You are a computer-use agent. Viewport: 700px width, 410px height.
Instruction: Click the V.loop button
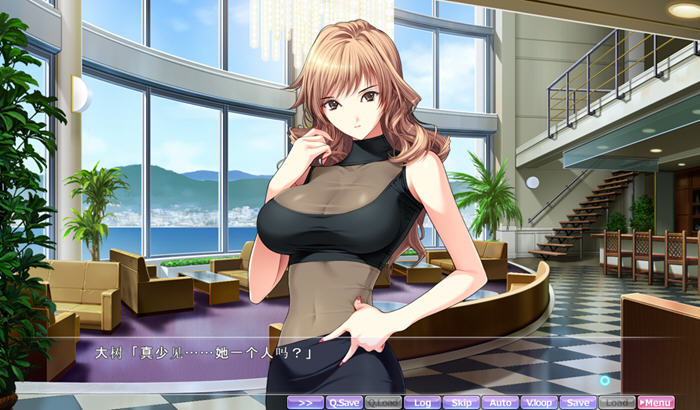pos(538,402)
